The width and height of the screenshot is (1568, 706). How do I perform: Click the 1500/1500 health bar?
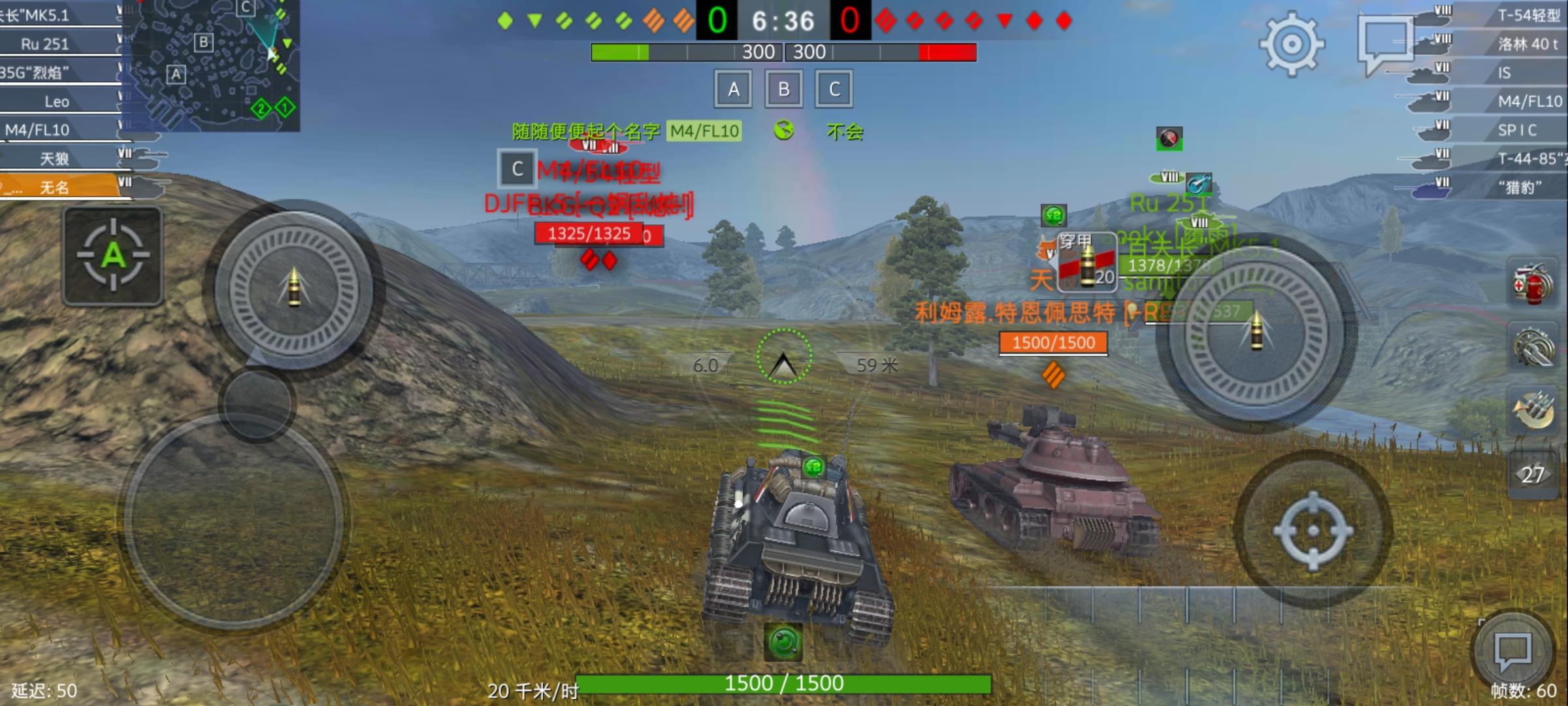(x=783, y=684)
